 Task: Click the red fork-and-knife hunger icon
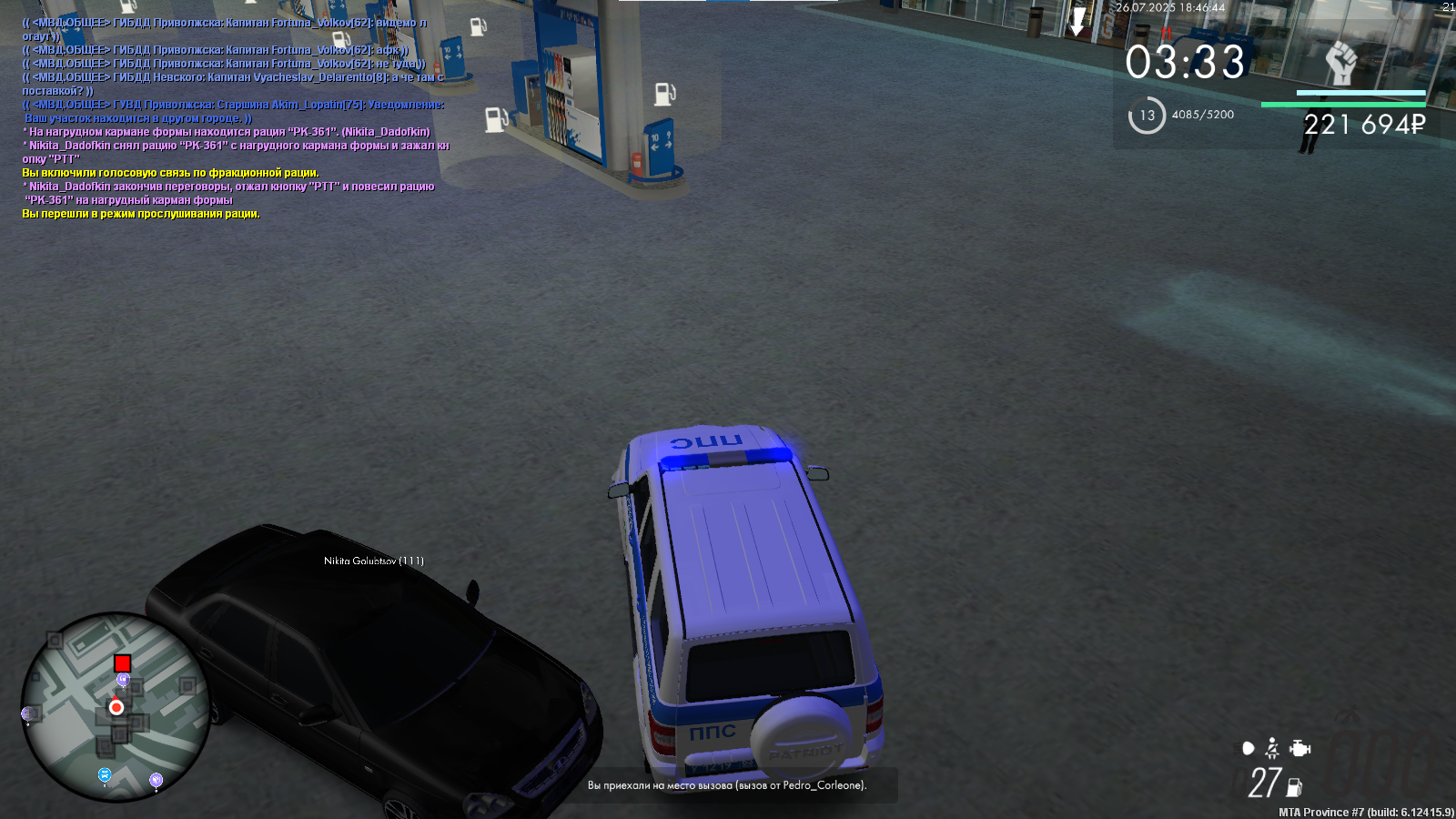pos(1166,34)
